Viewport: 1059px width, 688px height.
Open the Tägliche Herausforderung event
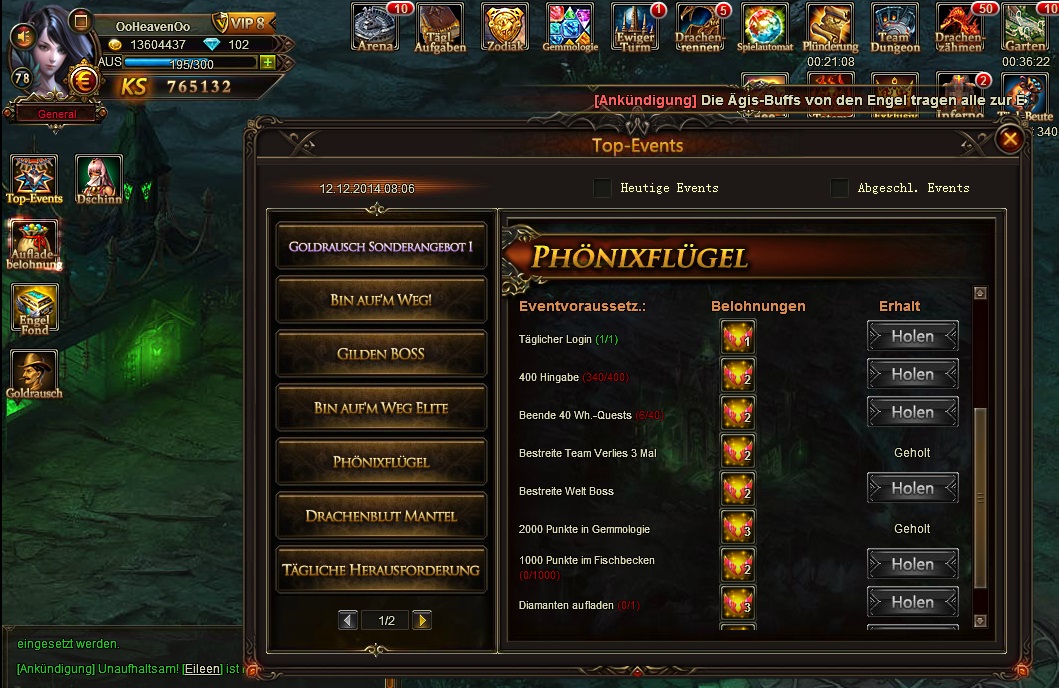pyautogui.click(x=381, y=570)
